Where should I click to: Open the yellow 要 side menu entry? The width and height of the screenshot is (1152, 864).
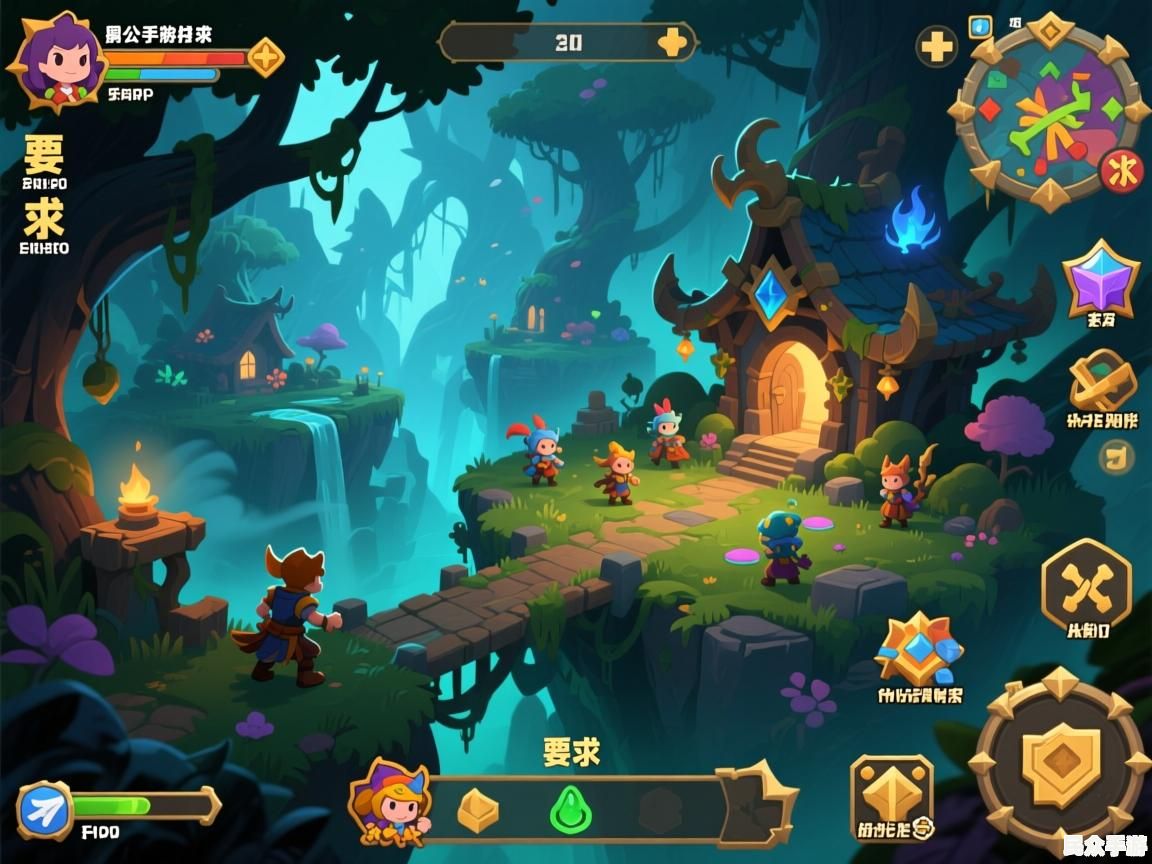tap(44, 155)
